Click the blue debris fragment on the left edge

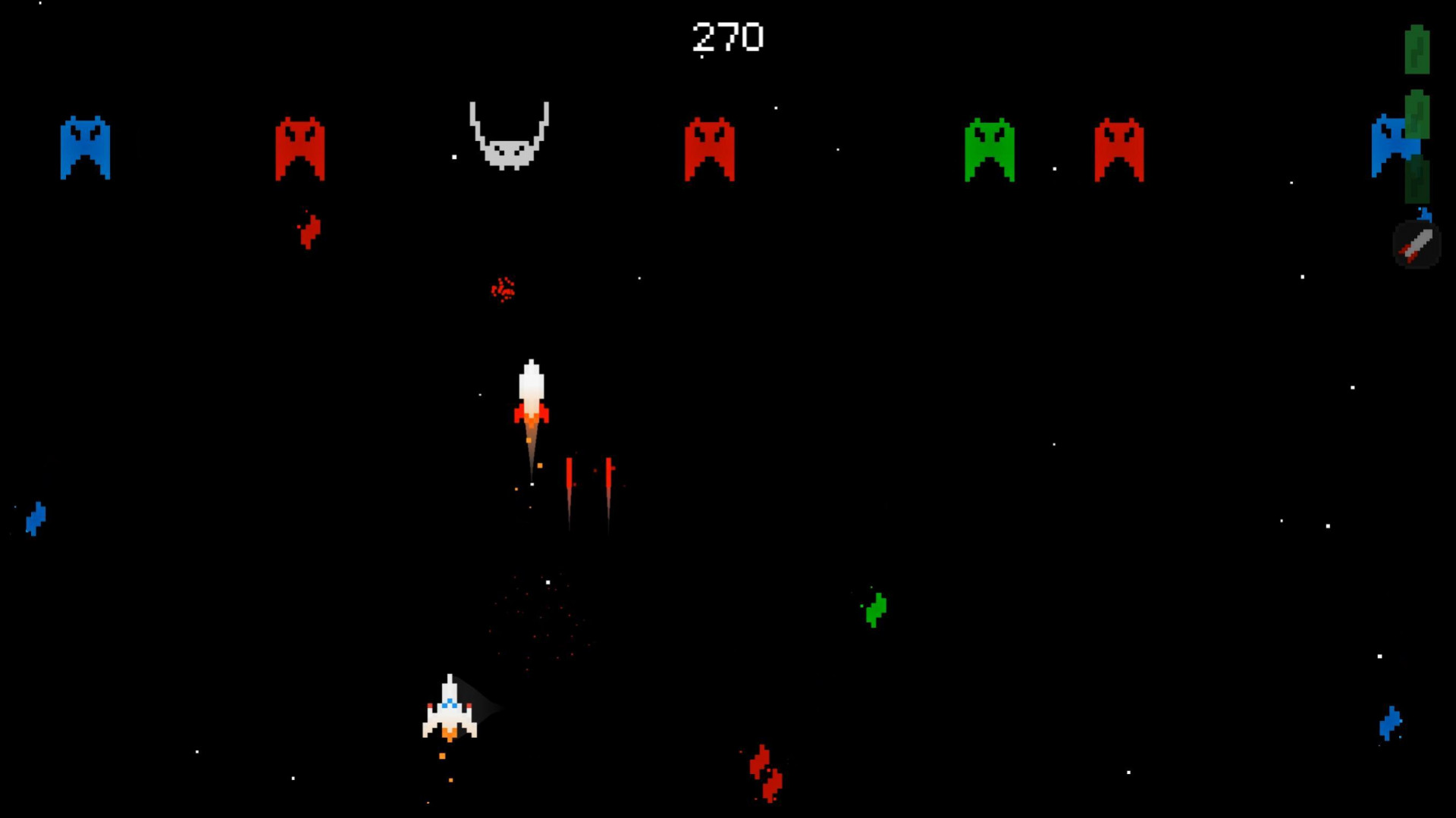tap(36, 520)
